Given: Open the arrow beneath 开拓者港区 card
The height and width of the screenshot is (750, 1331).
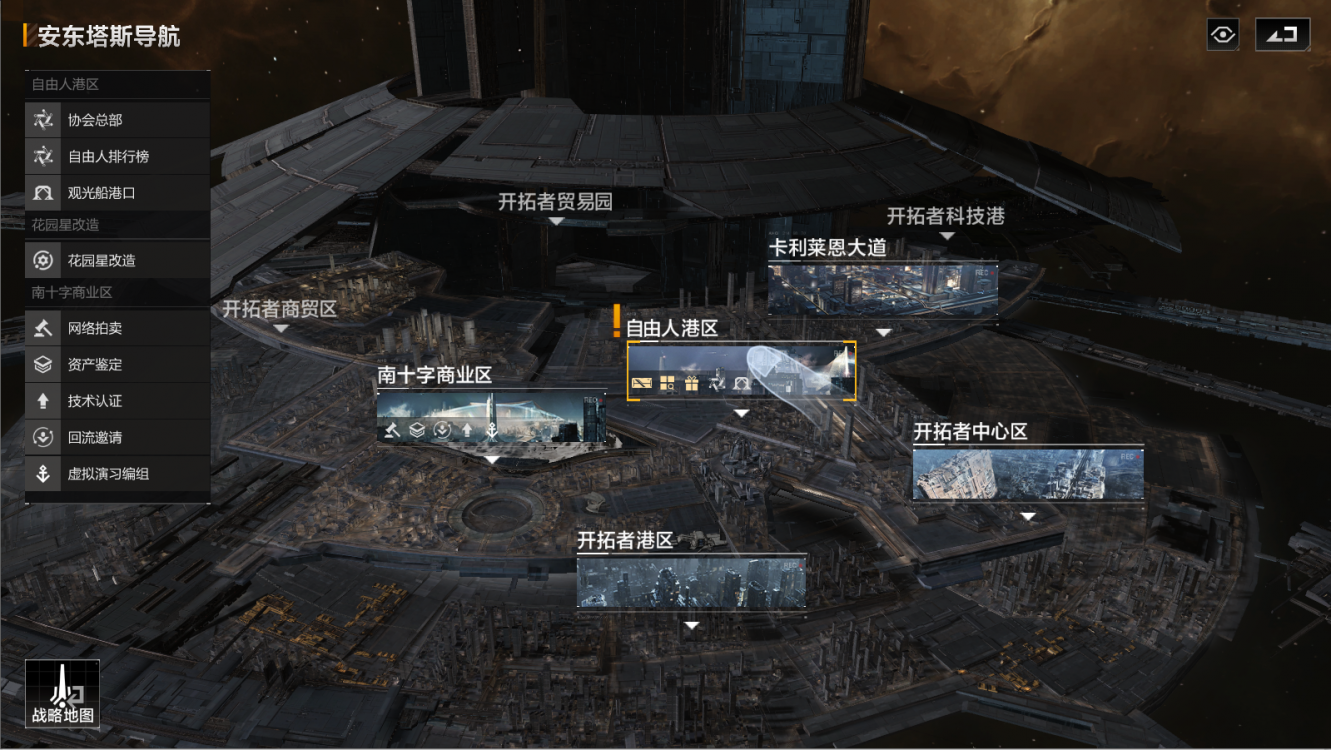Looking at the screenshot, I should point(690,625).
